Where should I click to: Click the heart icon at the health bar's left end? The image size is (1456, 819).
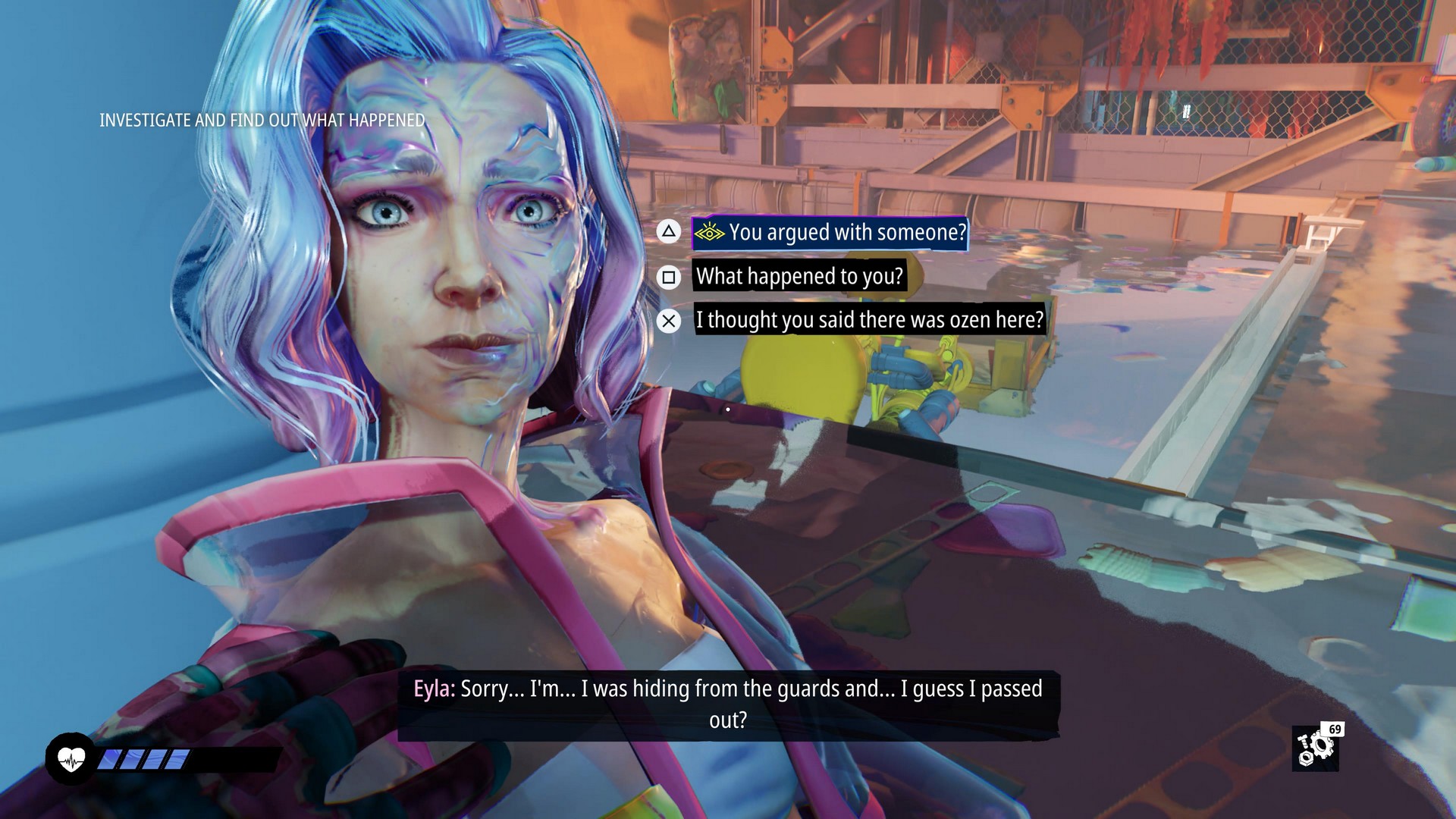72,758
